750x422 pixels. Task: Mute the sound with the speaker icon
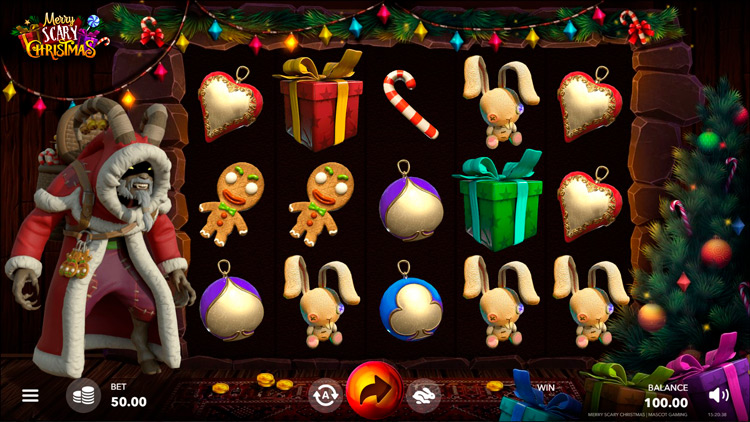[718, 394]
